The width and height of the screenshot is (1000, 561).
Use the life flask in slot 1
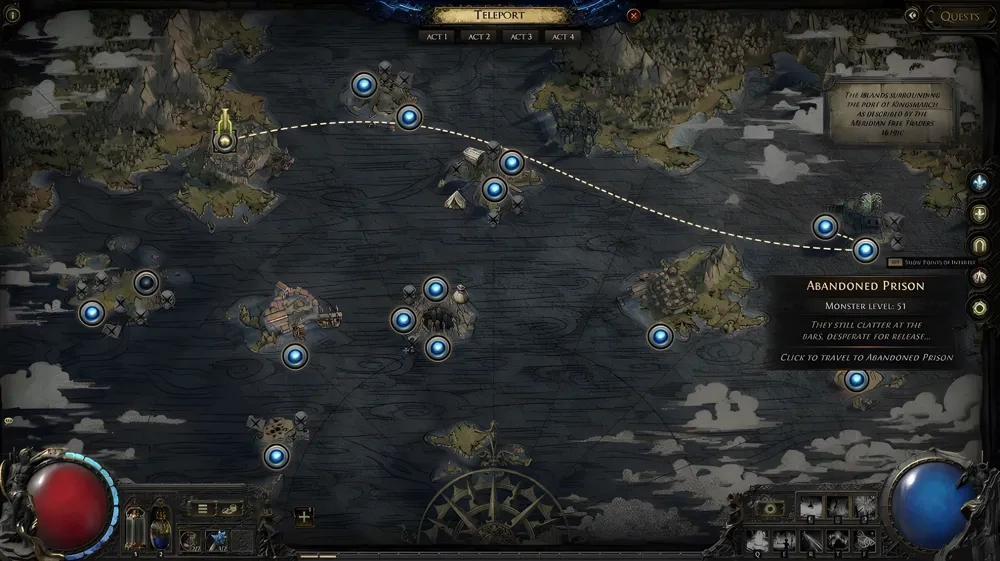(135, 527)
